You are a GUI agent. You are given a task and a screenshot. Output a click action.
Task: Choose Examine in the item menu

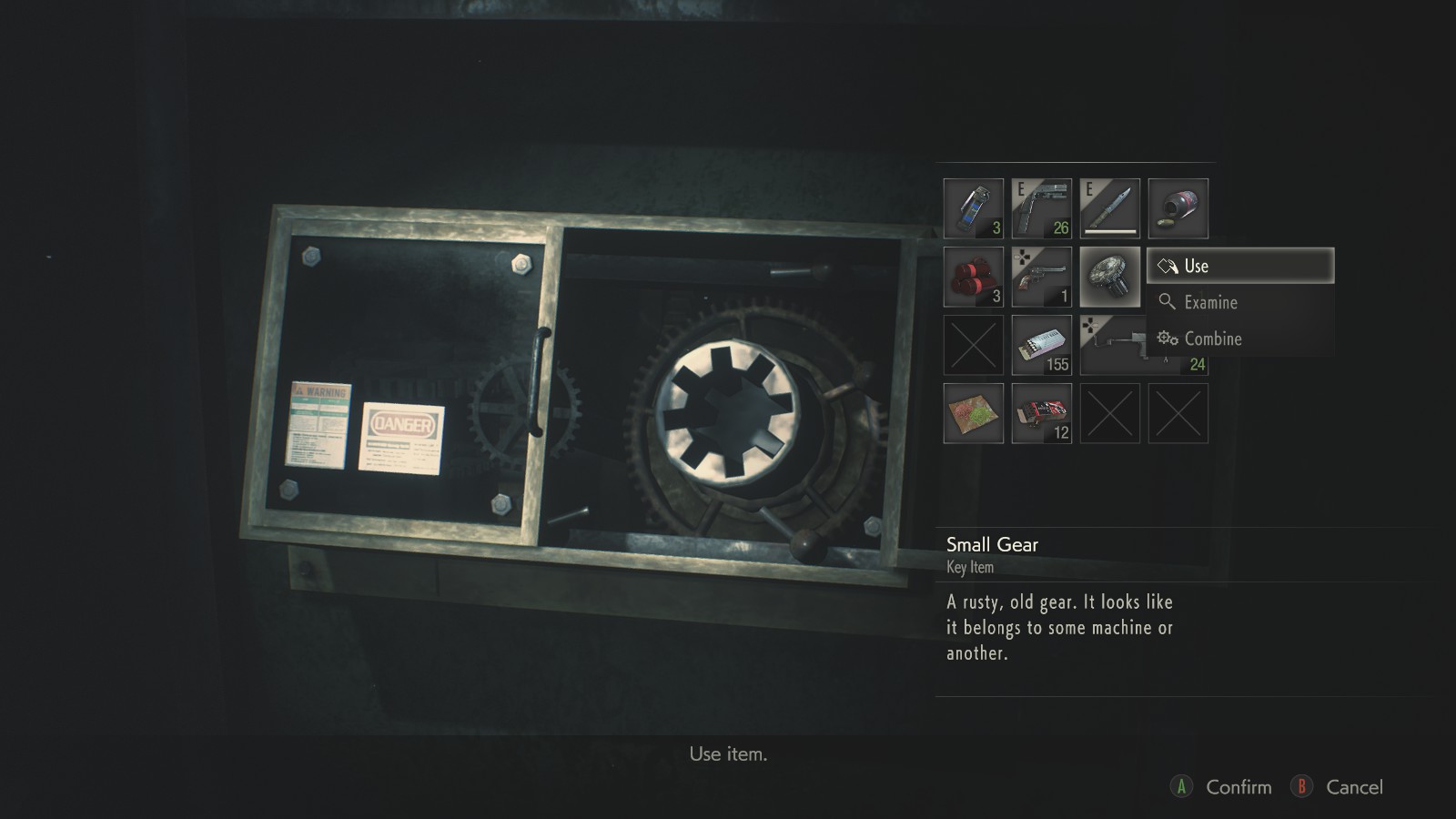(x=1210, y=302)
